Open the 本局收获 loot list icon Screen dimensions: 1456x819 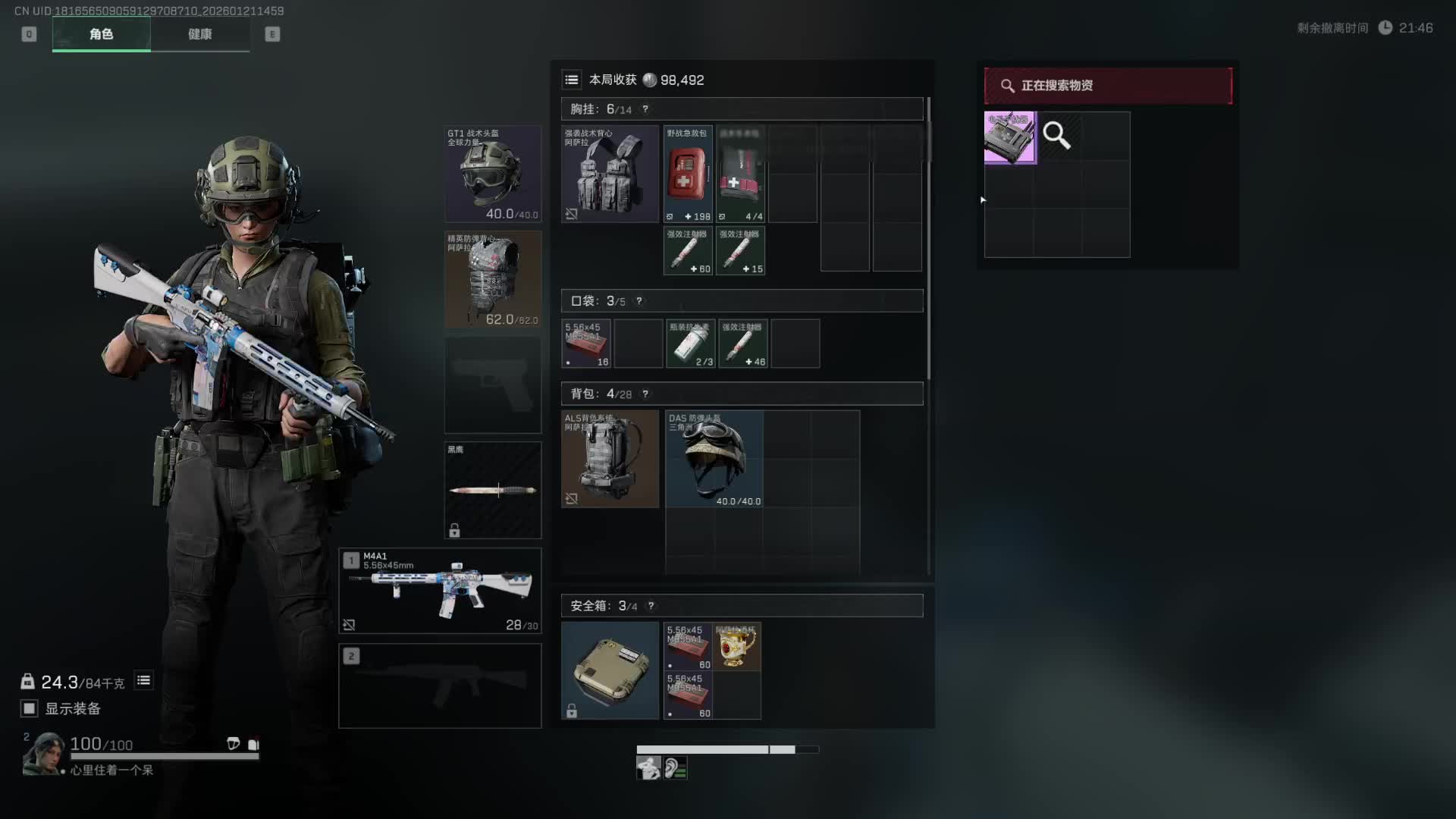coord(572,80)
